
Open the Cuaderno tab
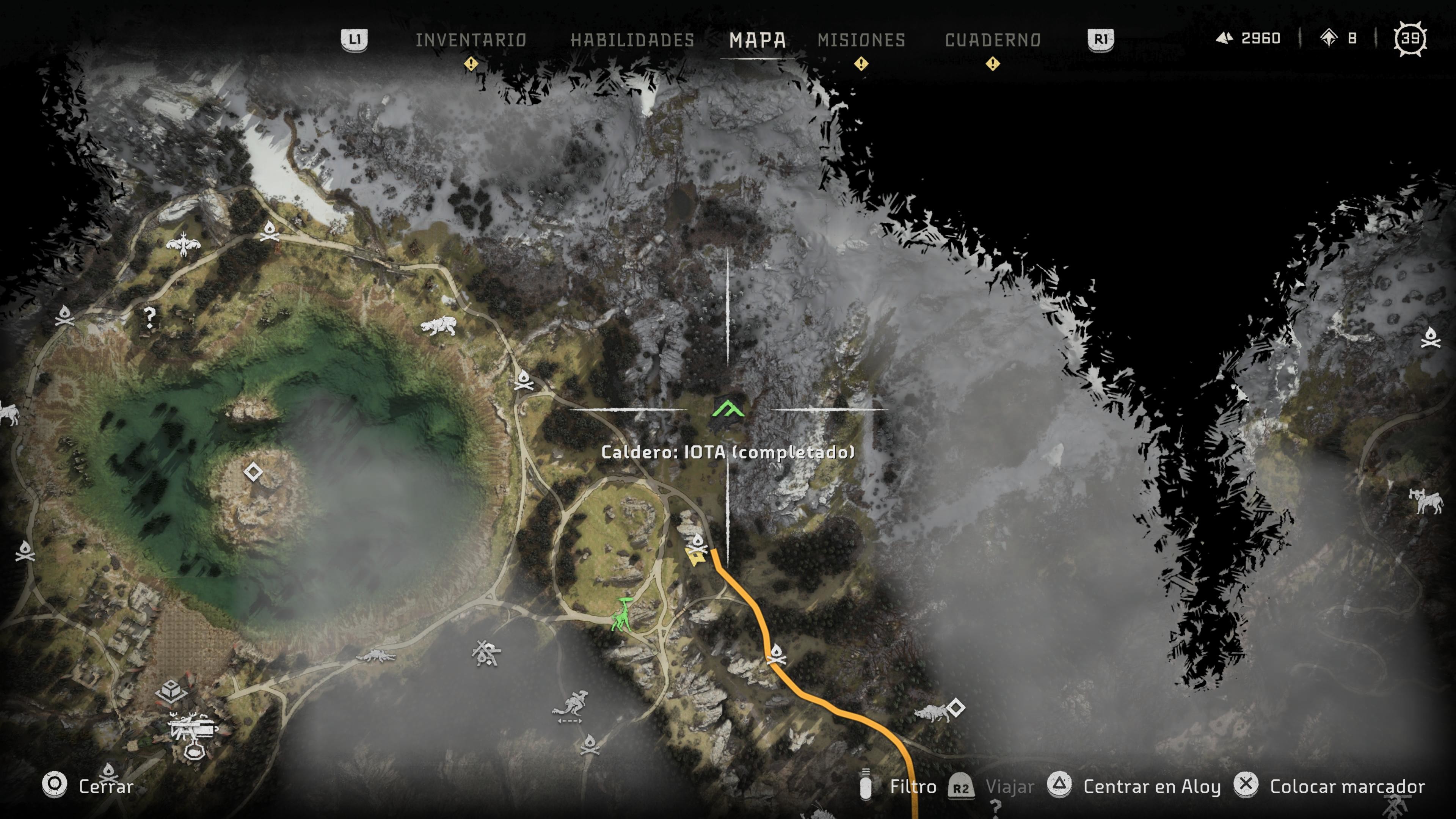point(993,40)
